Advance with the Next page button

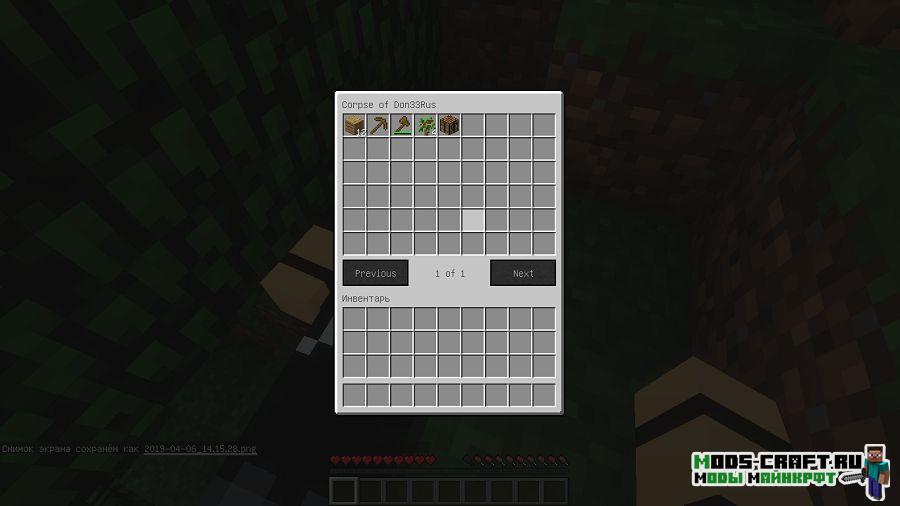pyautogui.click(x=523, y=273)
